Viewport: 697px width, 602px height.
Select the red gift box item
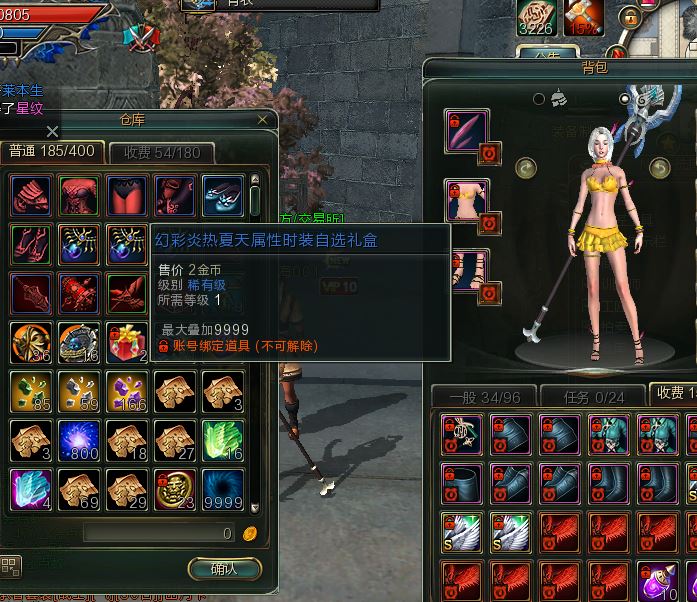pyautogui.click(x=127, y=342)
